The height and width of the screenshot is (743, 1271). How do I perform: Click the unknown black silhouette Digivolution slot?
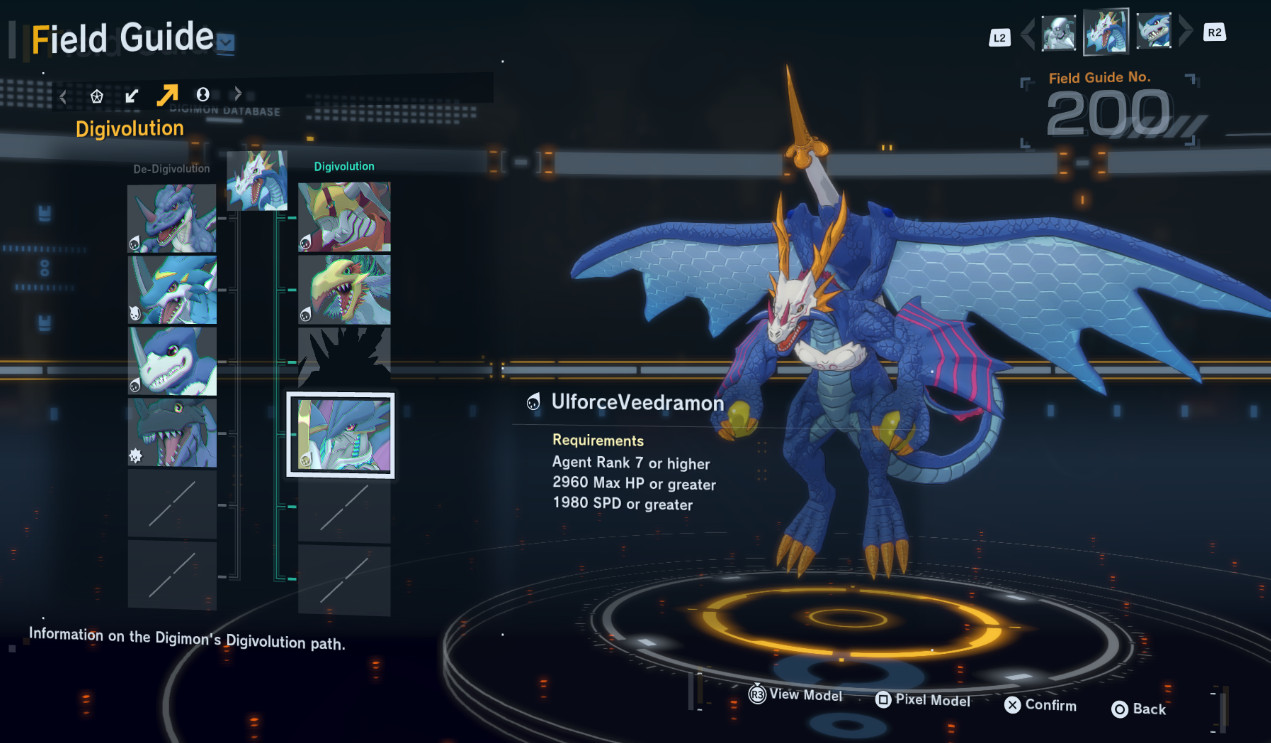[x=344, y=360]
